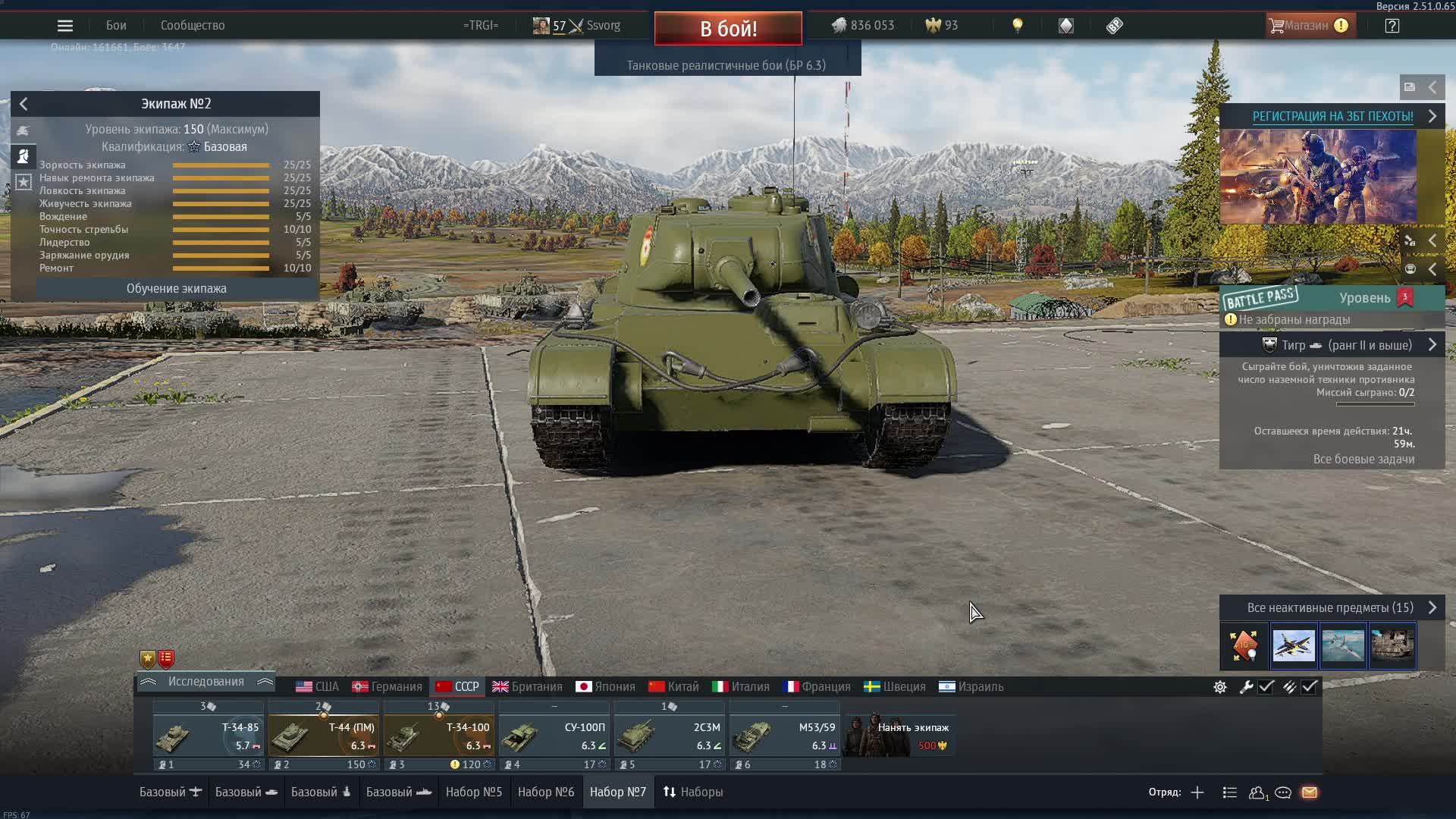Switch to the Швеция nation tab
This screenshot has height=819, width=1456.
tap(895, 687)
